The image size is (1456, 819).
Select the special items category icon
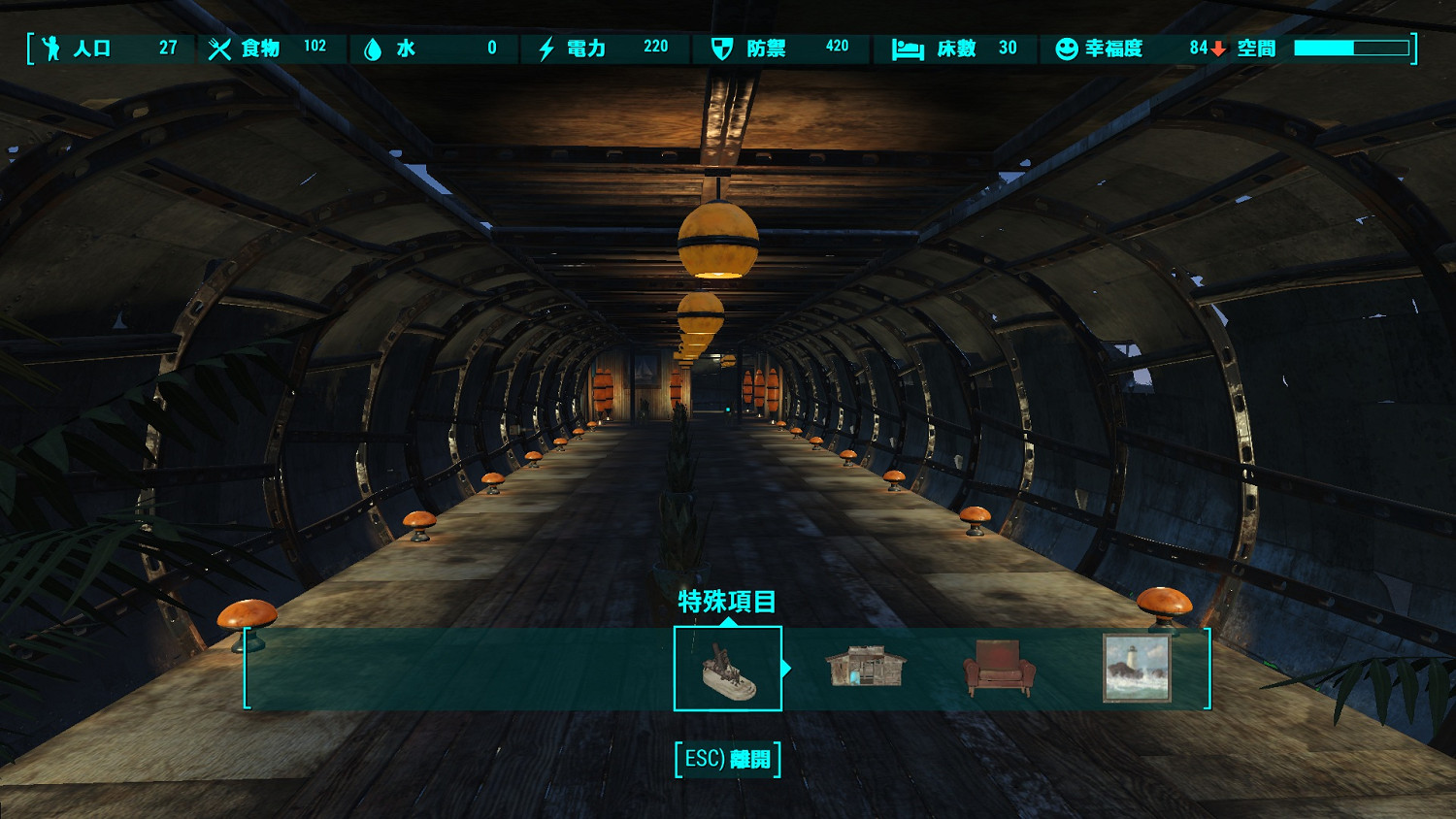tap(728, 669)
